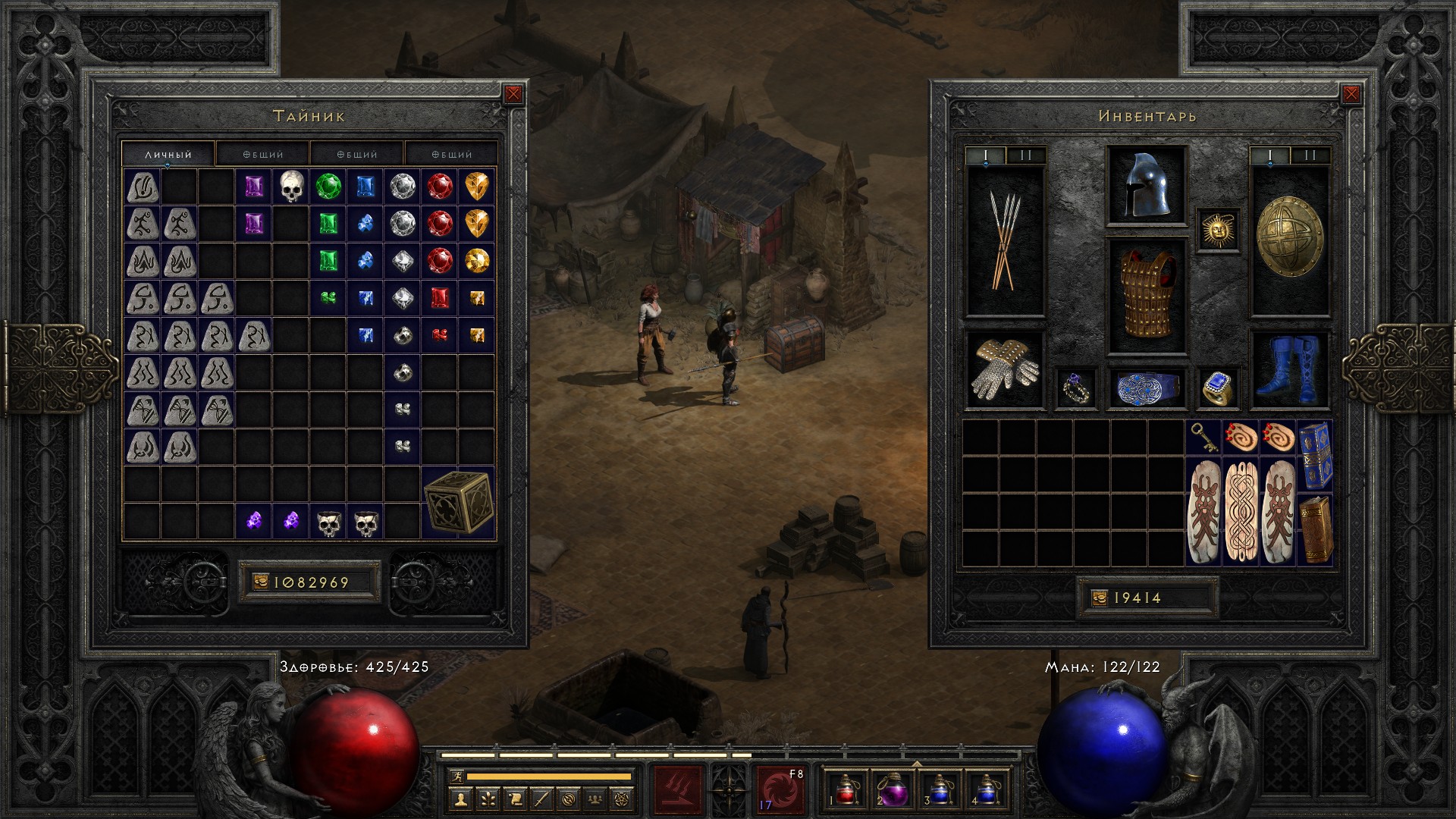Screen dimensions: 1456x819
Task: Switch to the Личный stash tab
Action: coord(168,154)
